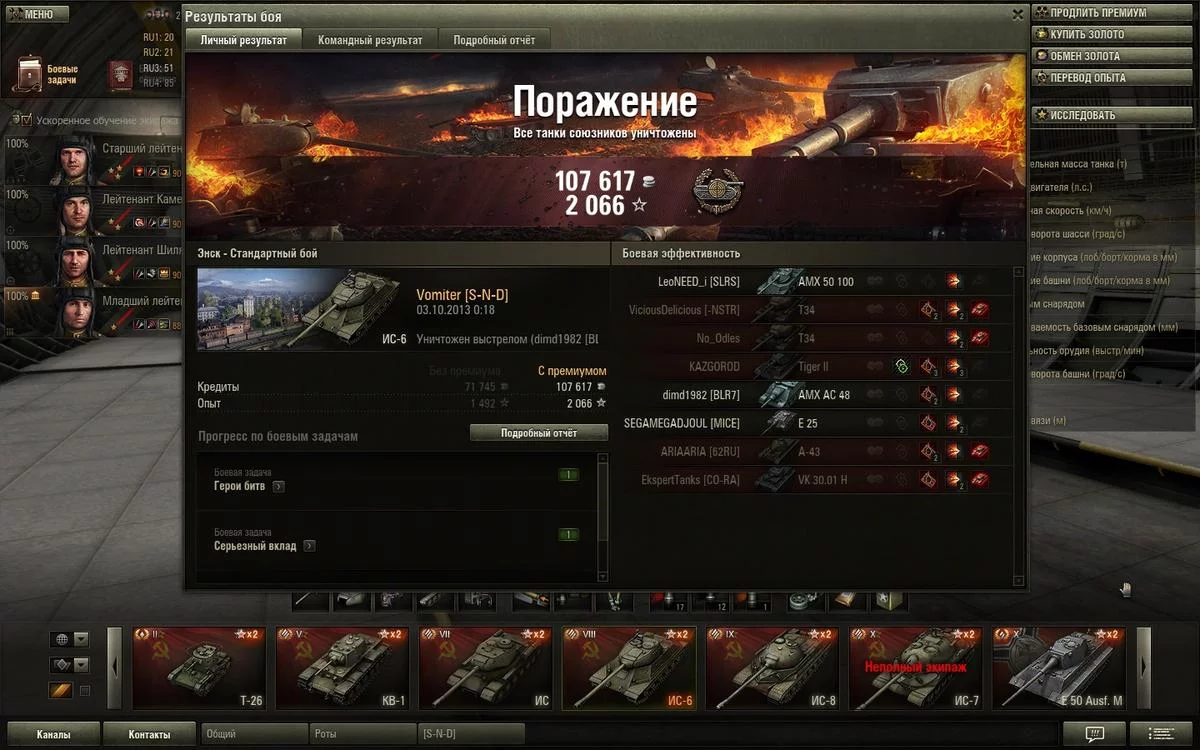This screenshot has width=1200, height=750.
Task: Open the Подробный отчёт tab
Action: click(494, 40)
